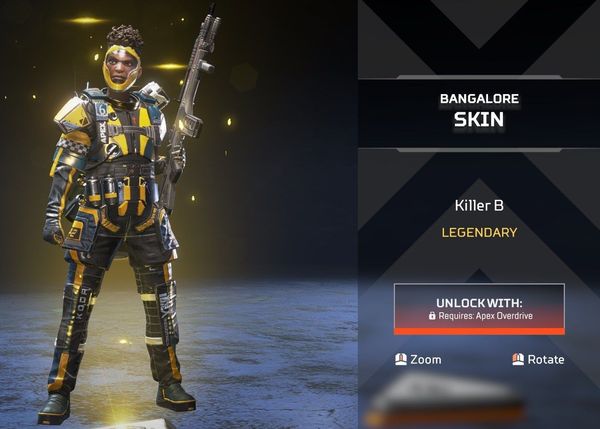Click the Unlock With Apex Overdrive button
This screenshot has height=429, width=600.
[479, 308]
